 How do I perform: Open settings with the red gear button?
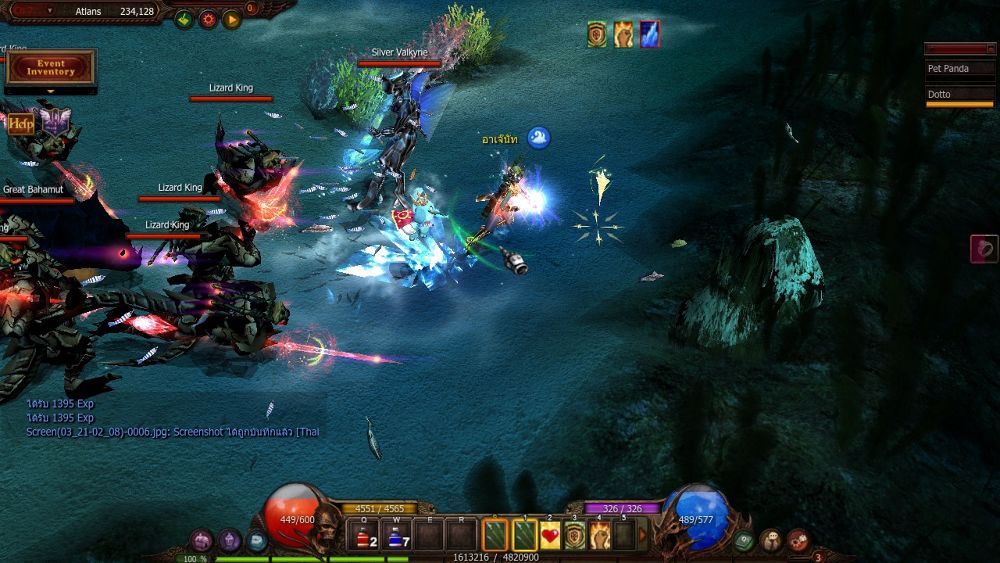click(x=207, y=18)
